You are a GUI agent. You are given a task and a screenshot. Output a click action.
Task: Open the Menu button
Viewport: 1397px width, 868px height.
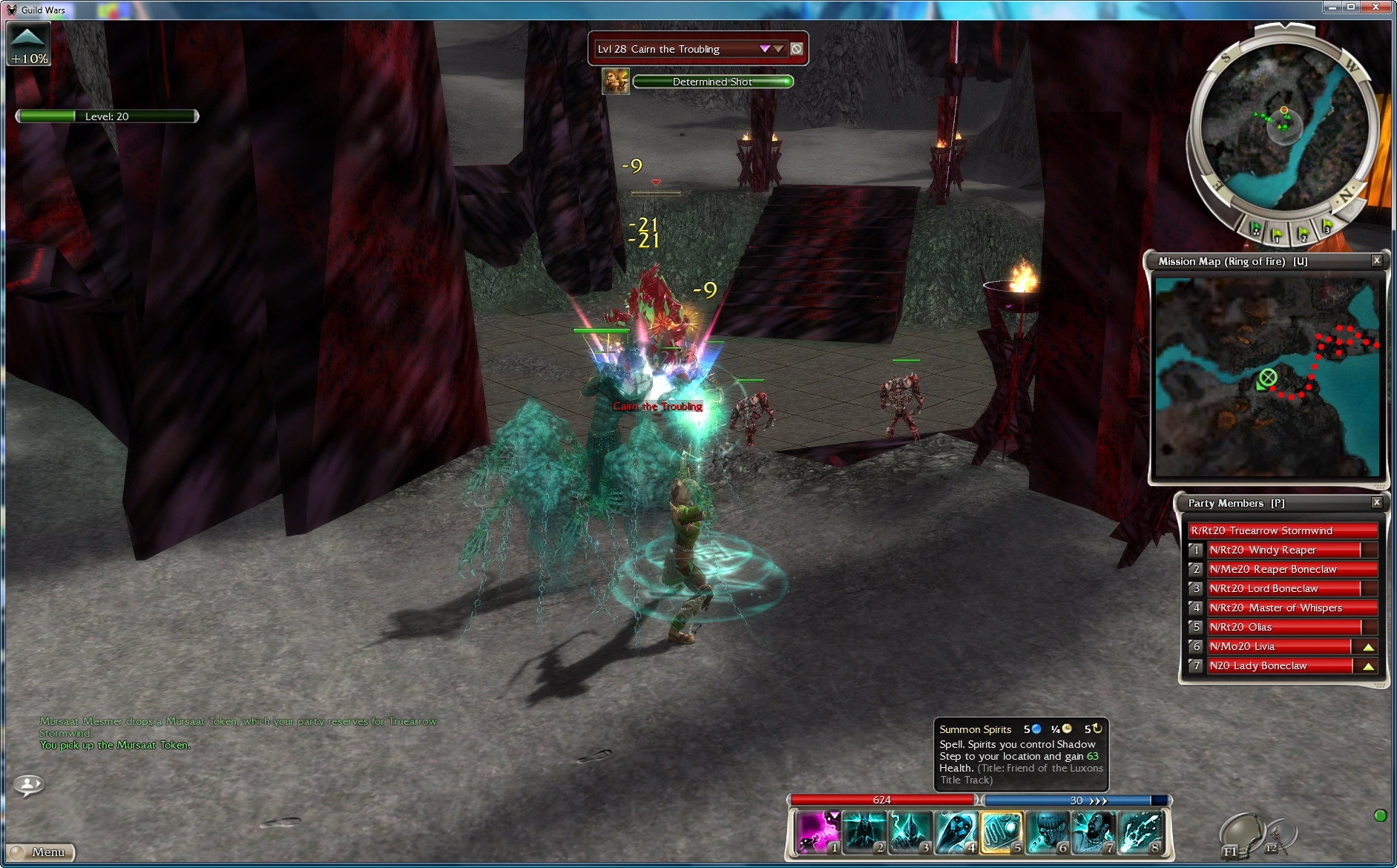42,852
